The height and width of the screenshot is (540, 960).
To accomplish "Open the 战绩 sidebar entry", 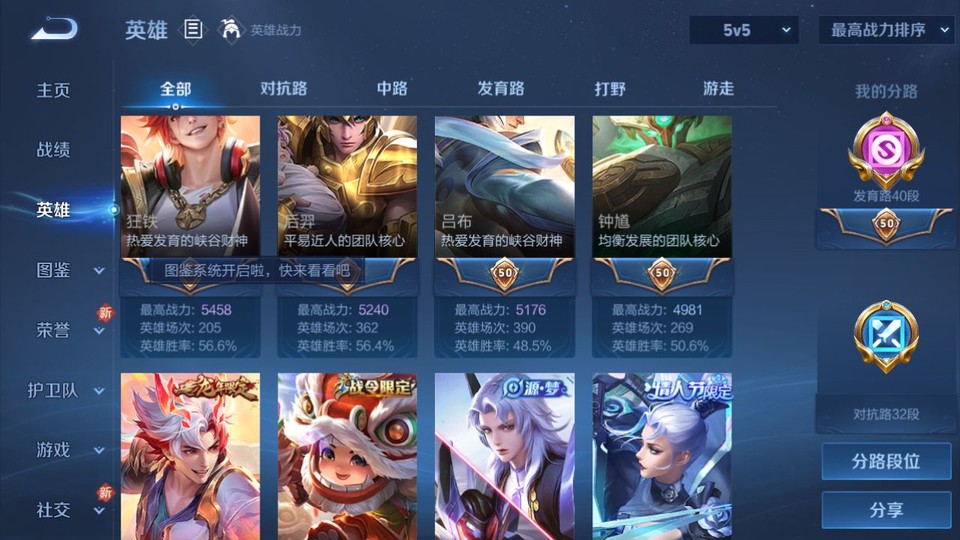I will click(x=54, y=150).
